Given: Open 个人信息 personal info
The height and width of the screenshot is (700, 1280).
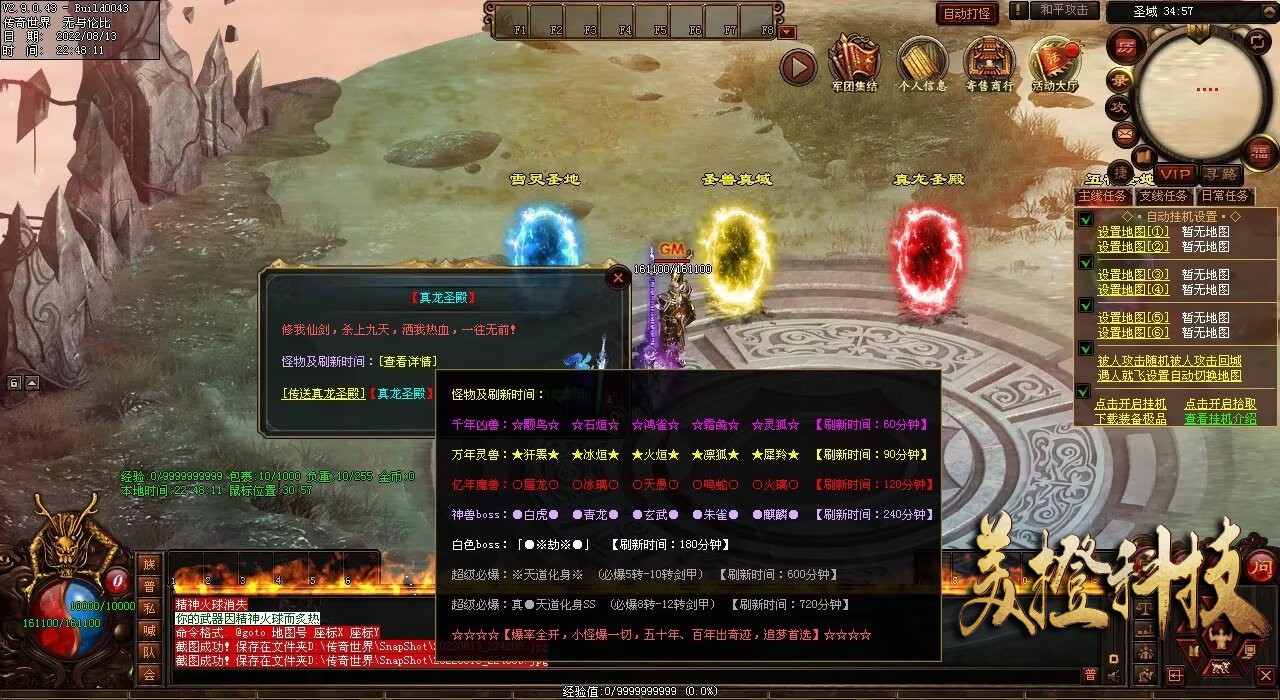Looking at the screenshot, I should [922, 60].
